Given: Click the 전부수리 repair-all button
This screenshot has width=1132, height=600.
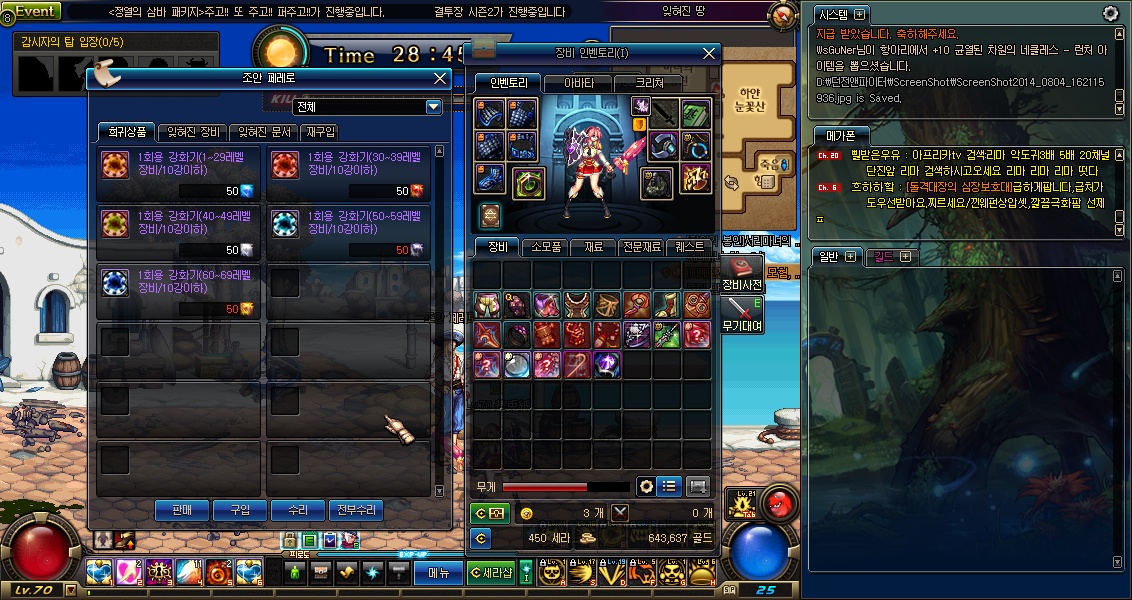Looking at the screenshot, I should tap(356, 510).
